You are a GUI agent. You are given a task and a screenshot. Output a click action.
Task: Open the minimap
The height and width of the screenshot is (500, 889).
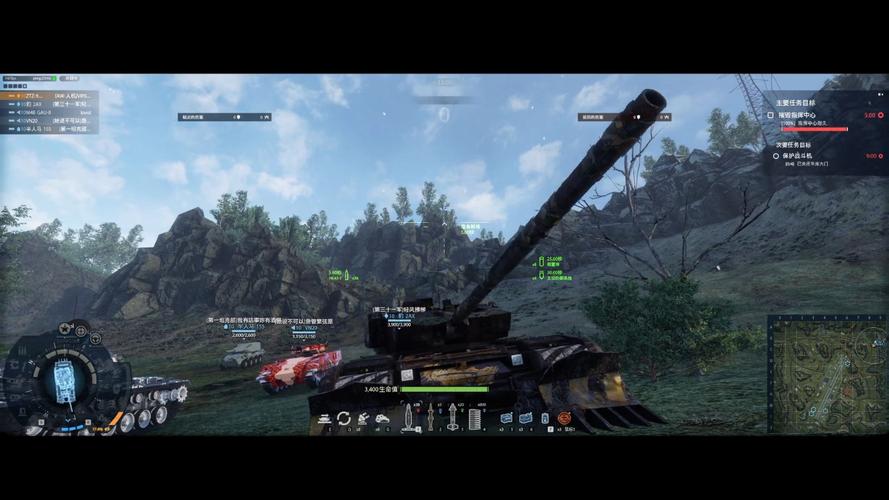pyautogui.click(x=826, y=360)
